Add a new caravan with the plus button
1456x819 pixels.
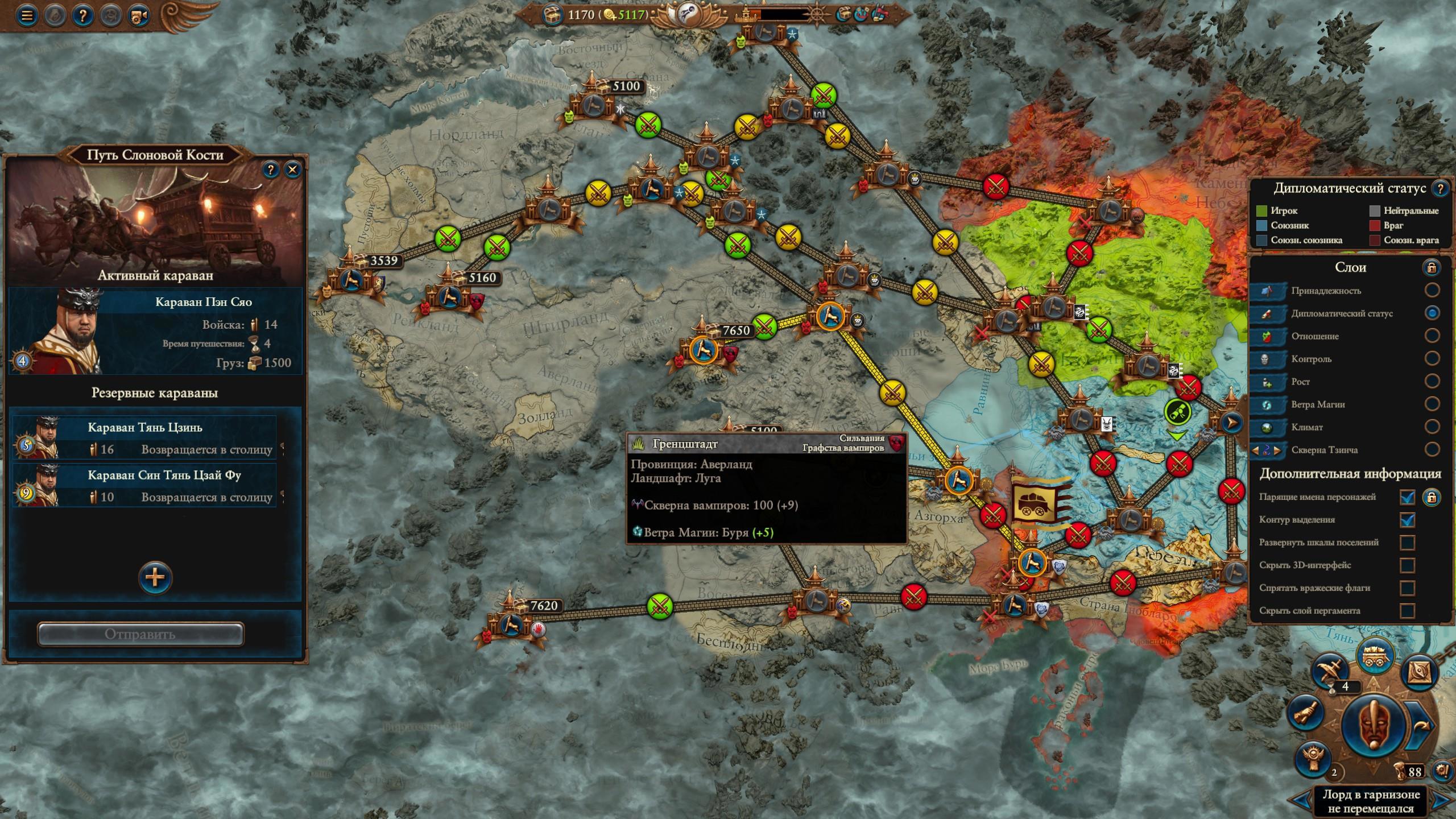click(155, 578)
